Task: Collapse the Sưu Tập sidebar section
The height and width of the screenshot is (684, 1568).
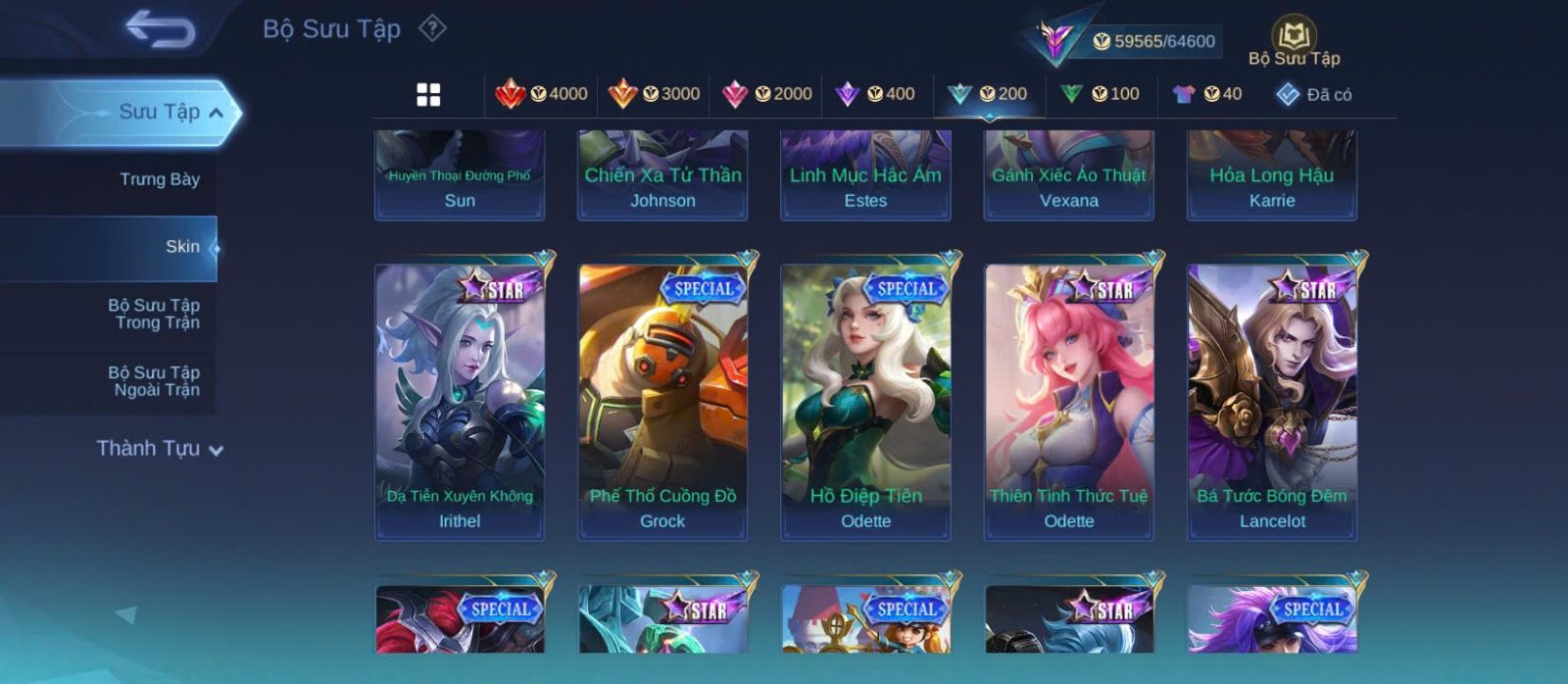Action: point(217,113)
